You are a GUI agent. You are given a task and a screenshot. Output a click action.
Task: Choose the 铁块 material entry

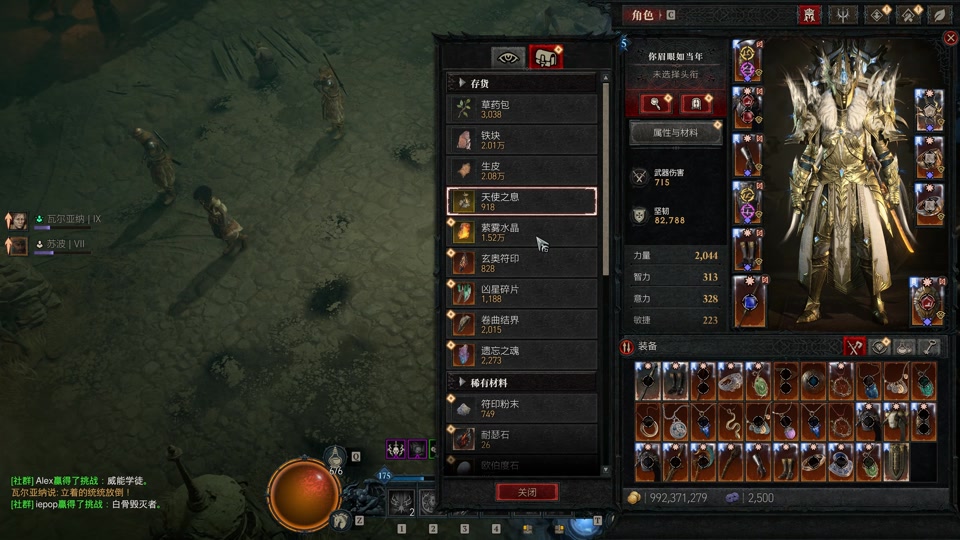[522, 139]
